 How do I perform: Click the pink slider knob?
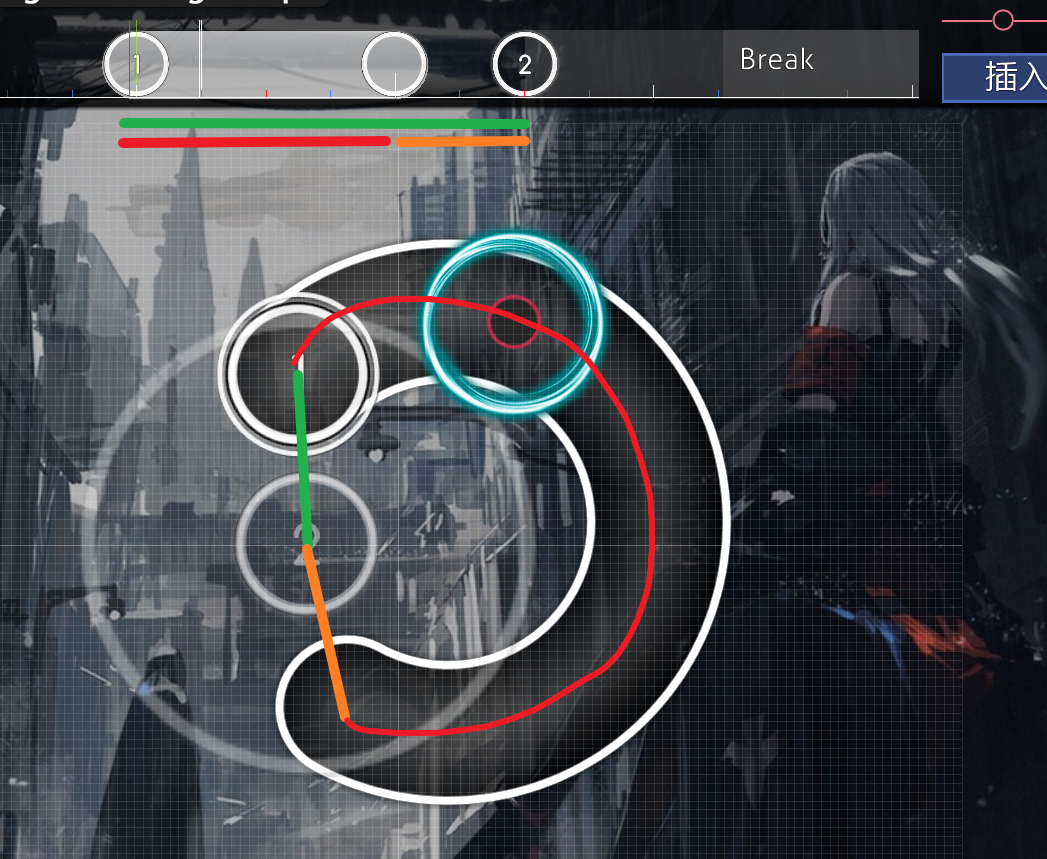(x=1003, y=19)
